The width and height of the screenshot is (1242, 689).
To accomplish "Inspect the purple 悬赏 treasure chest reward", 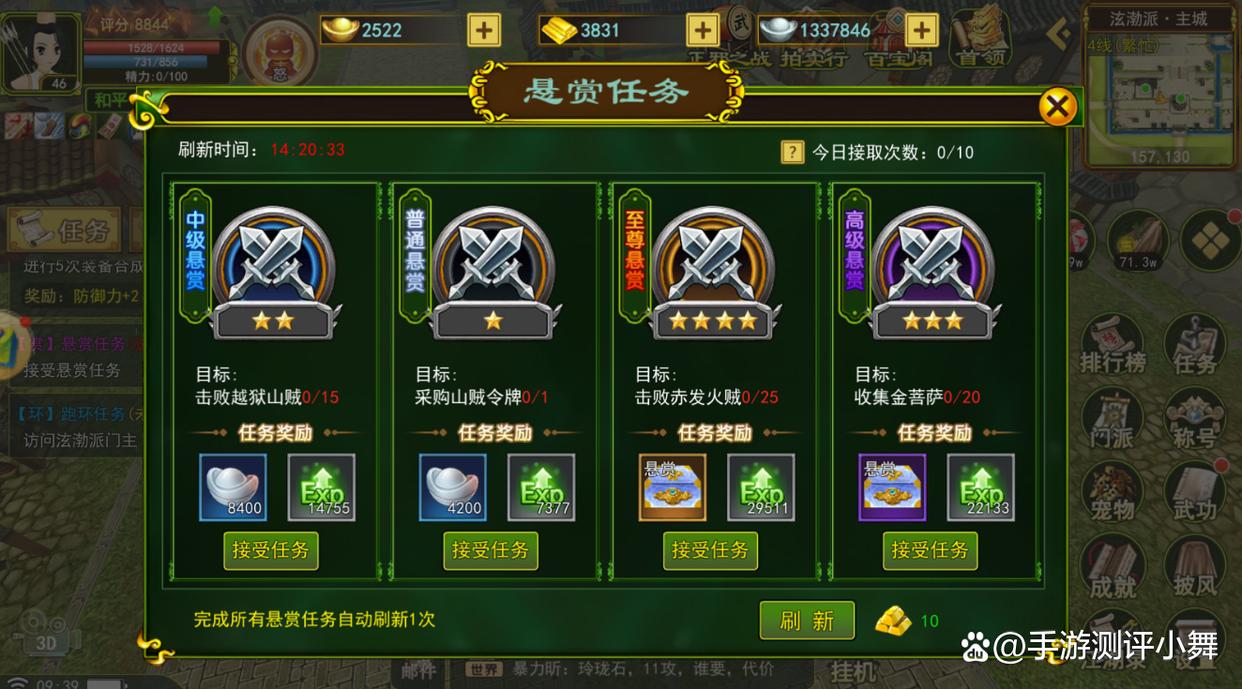I will pos(892,487).
